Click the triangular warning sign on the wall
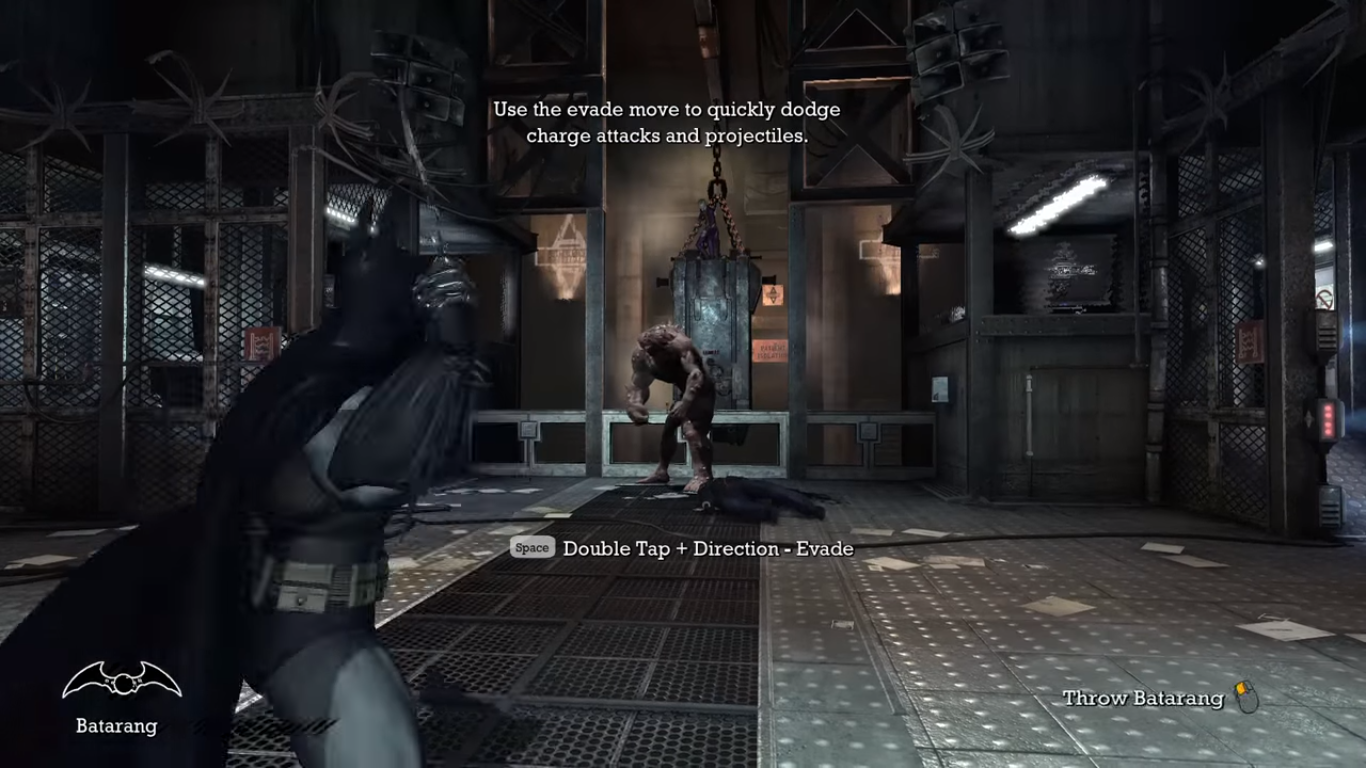 pos(772,295)
